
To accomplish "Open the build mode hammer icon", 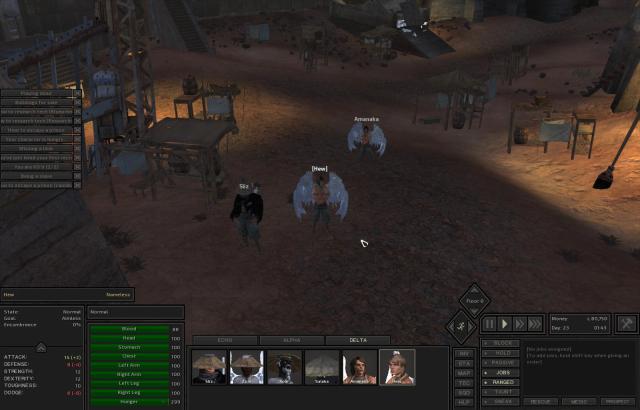I will point(627,324).
